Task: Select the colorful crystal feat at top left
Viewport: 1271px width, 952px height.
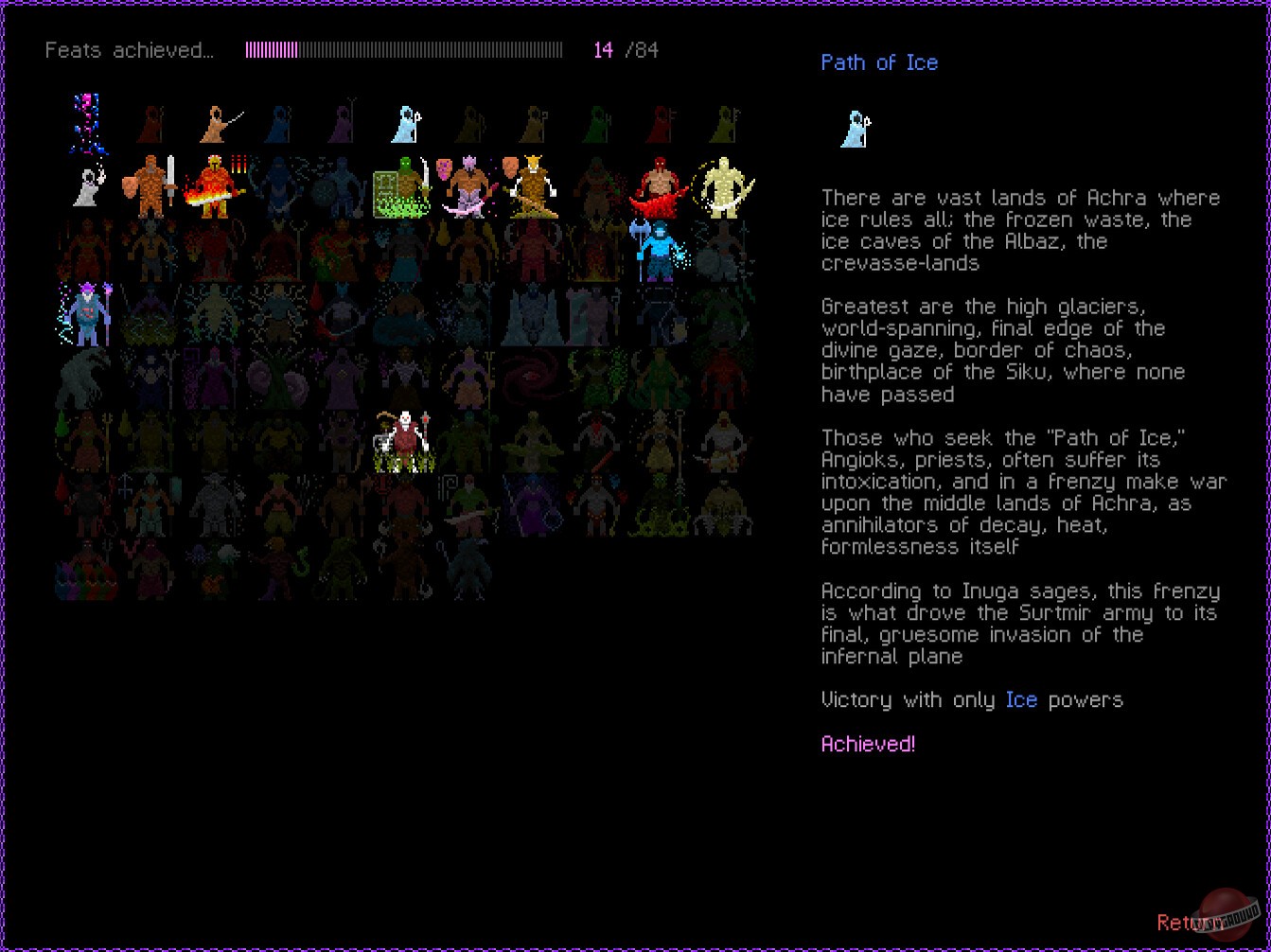Action: (86, 118)
